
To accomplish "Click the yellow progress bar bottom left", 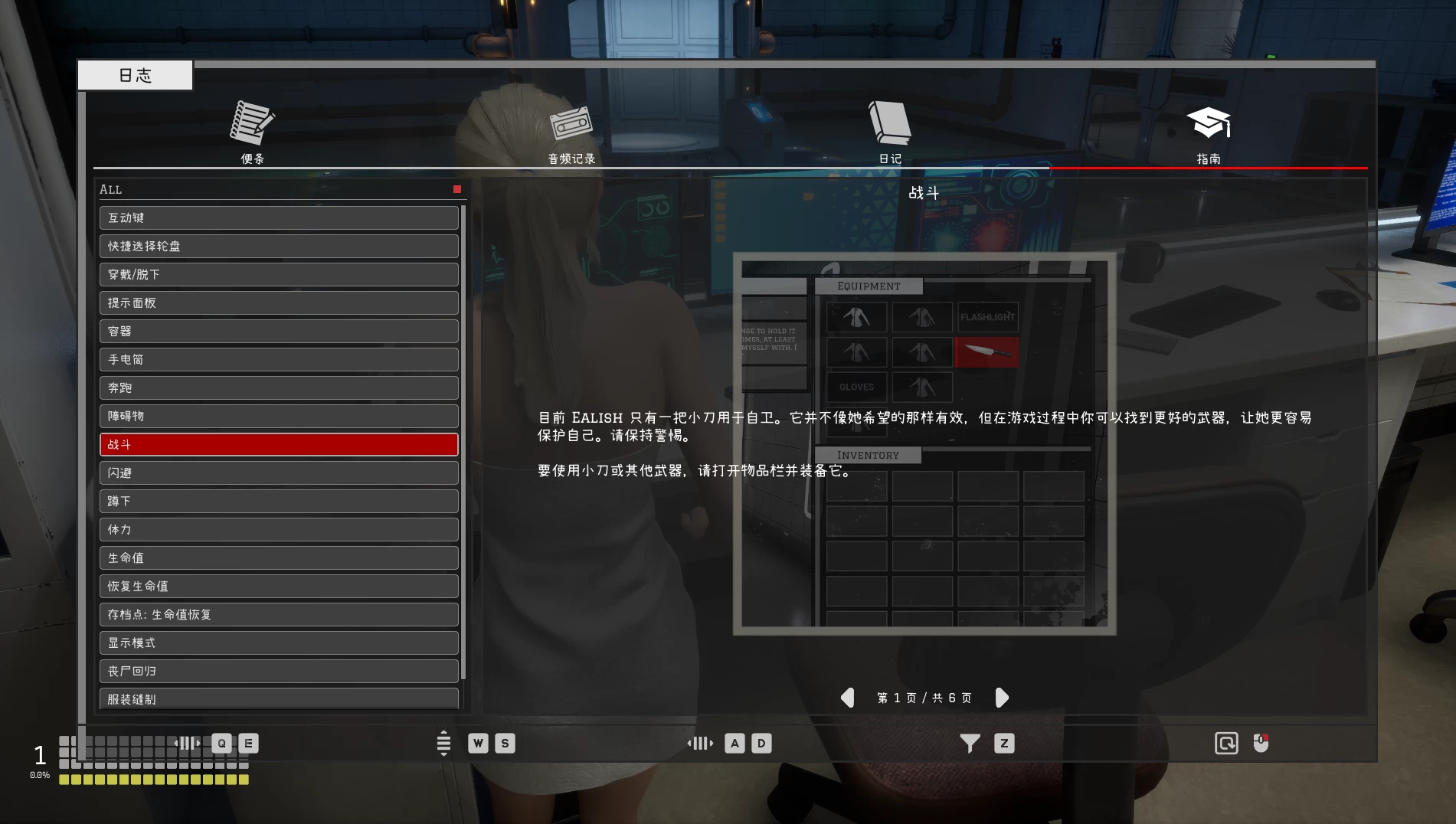I will (x=155, y=779).
